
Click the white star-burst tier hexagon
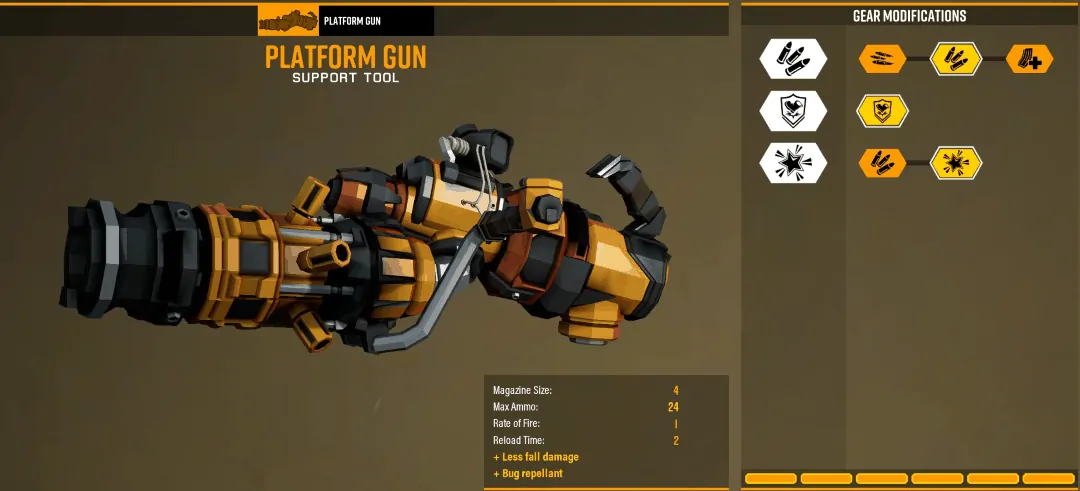[793, 163]
